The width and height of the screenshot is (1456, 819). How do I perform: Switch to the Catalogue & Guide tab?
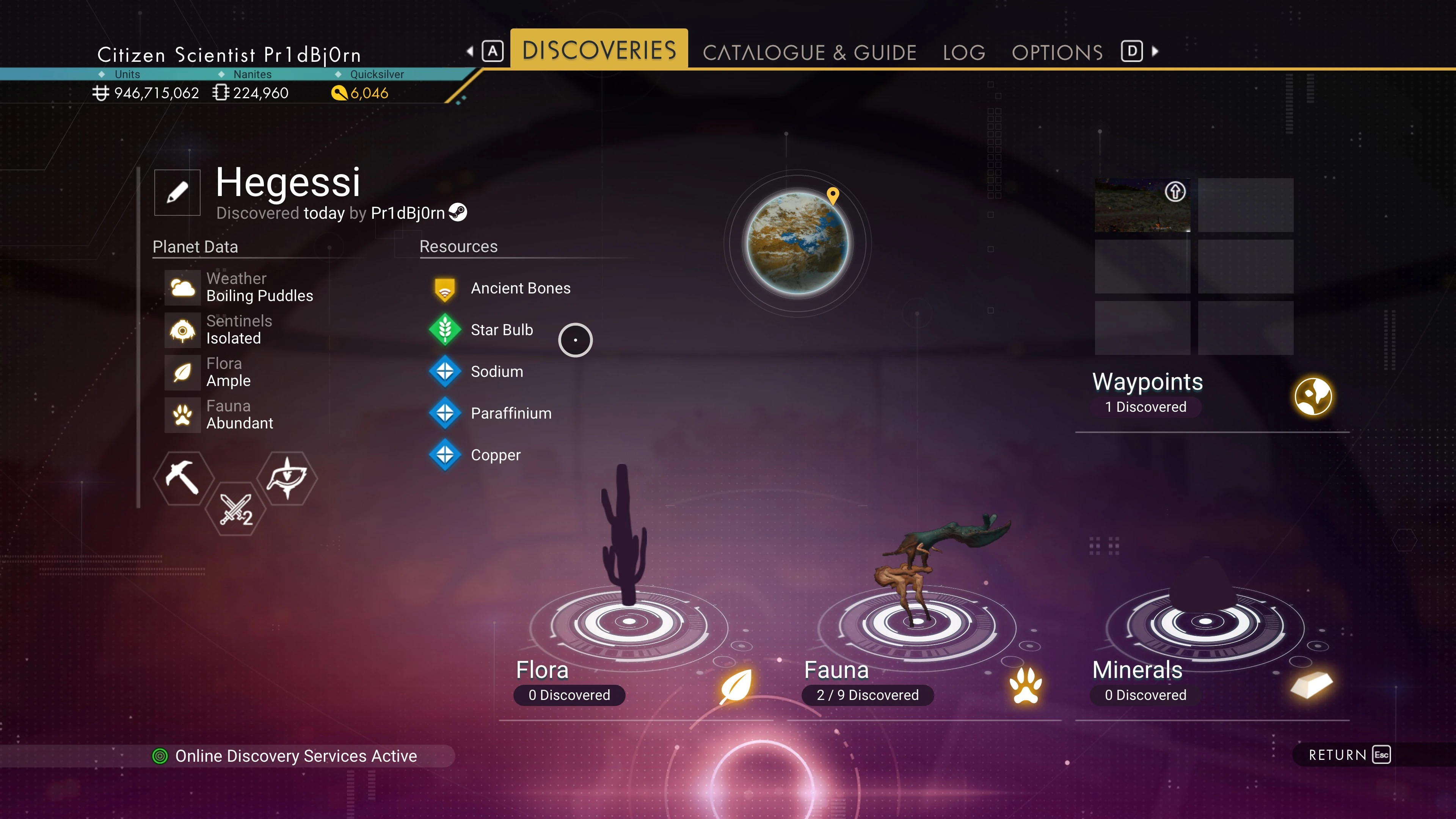(x=809, y=53)
